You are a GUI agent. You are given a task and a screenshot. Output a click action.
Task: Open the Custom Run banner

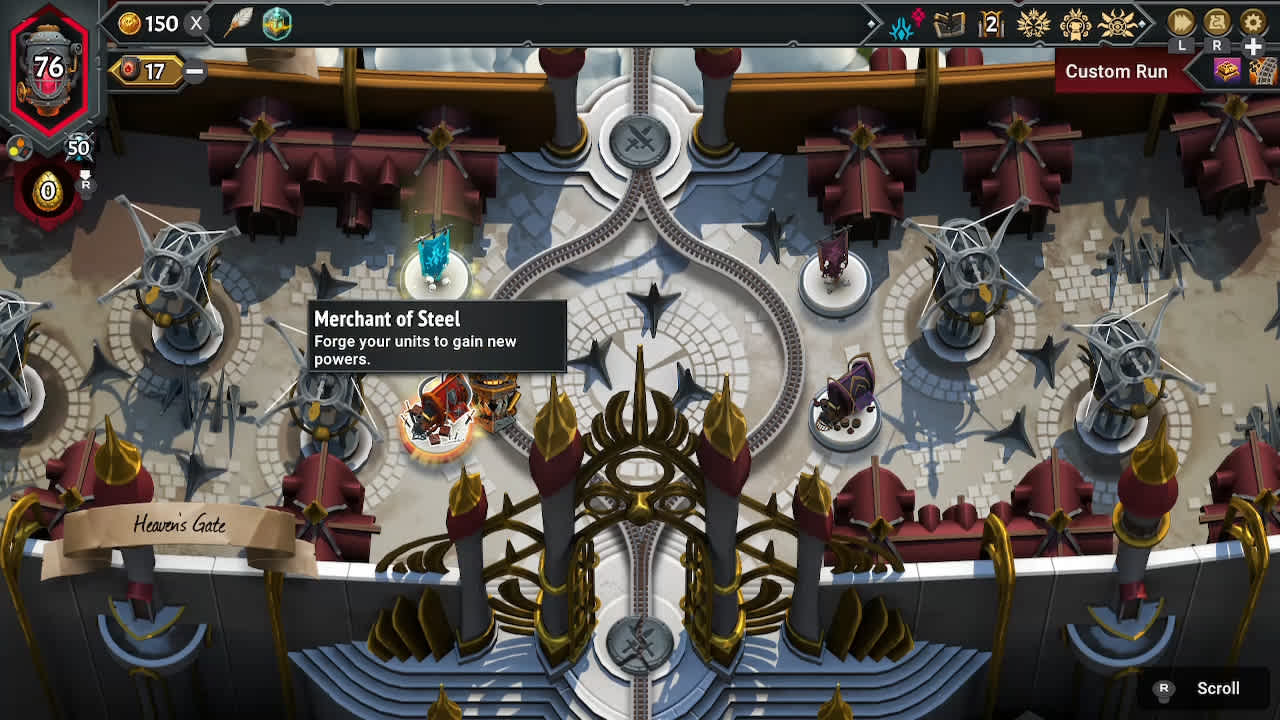[x=1116, y=71]
